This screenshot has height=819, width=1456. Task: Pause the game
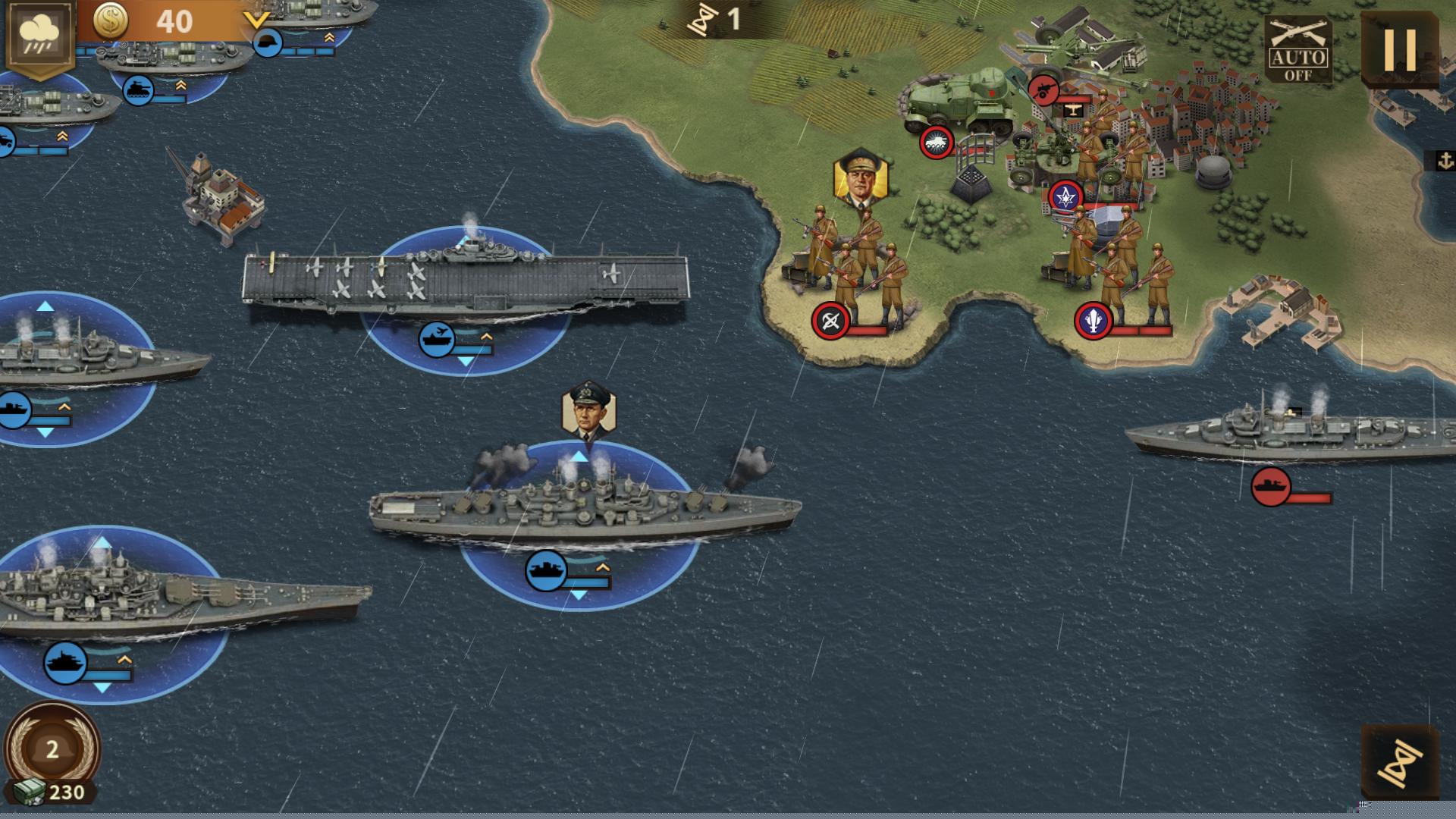coord(1400,49)
